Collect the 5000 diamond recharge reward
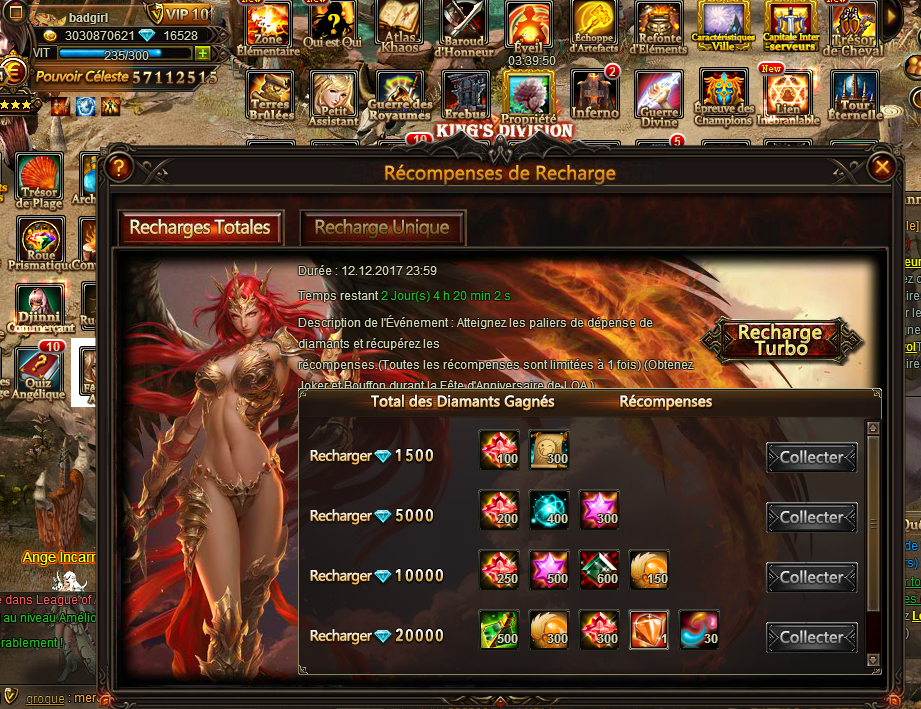 (811, 517)
